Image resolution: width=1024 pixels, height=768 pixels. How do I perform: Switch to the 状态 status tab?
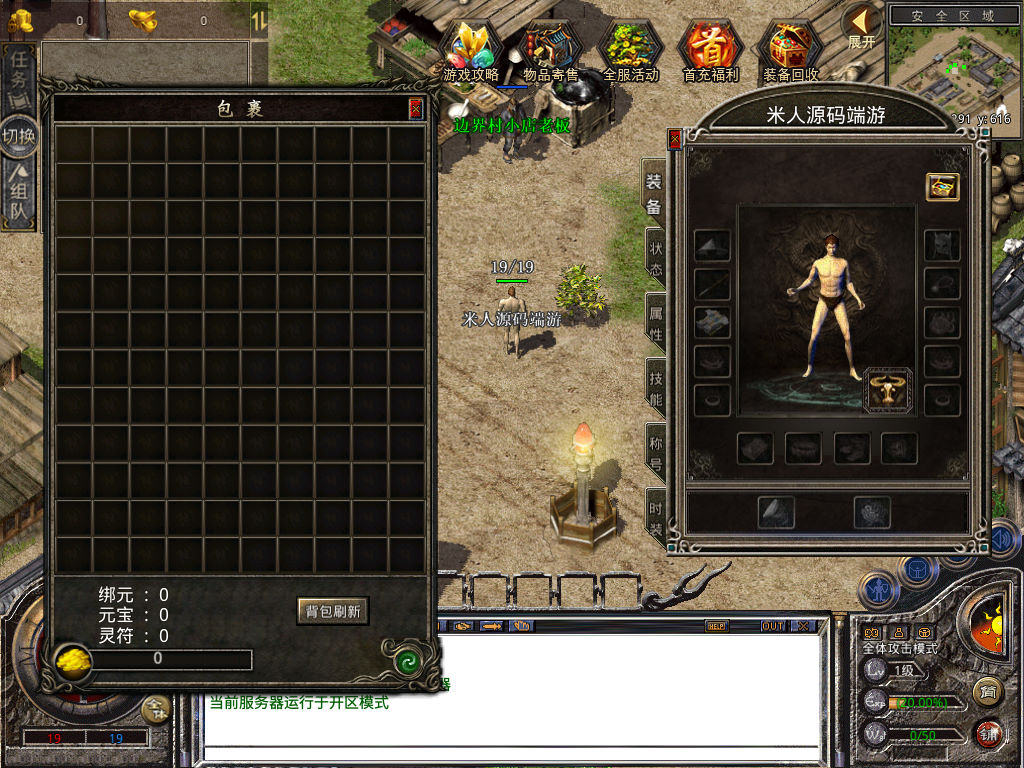point(656,258)
